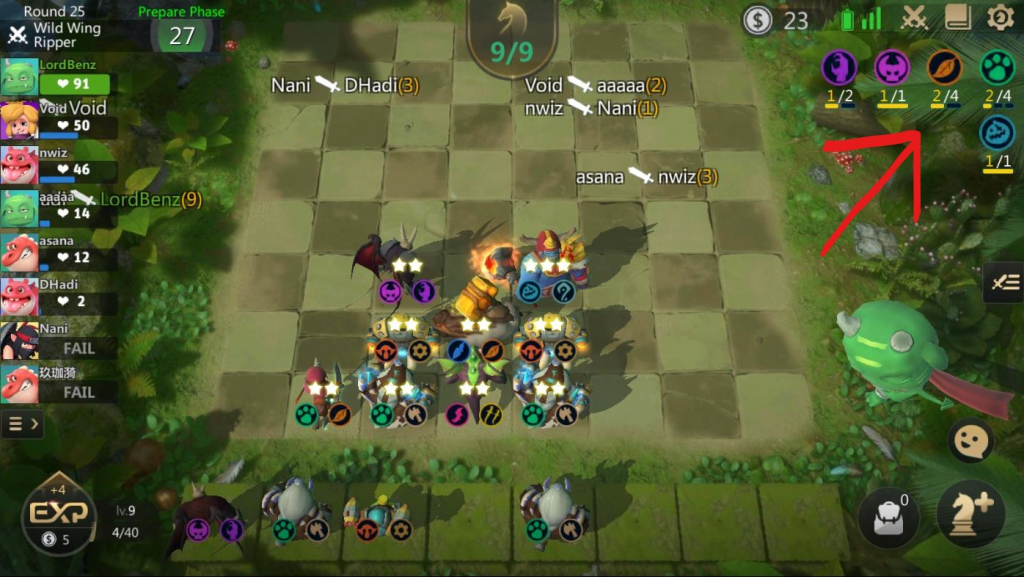Select player asana in the scoreboard

60,249
